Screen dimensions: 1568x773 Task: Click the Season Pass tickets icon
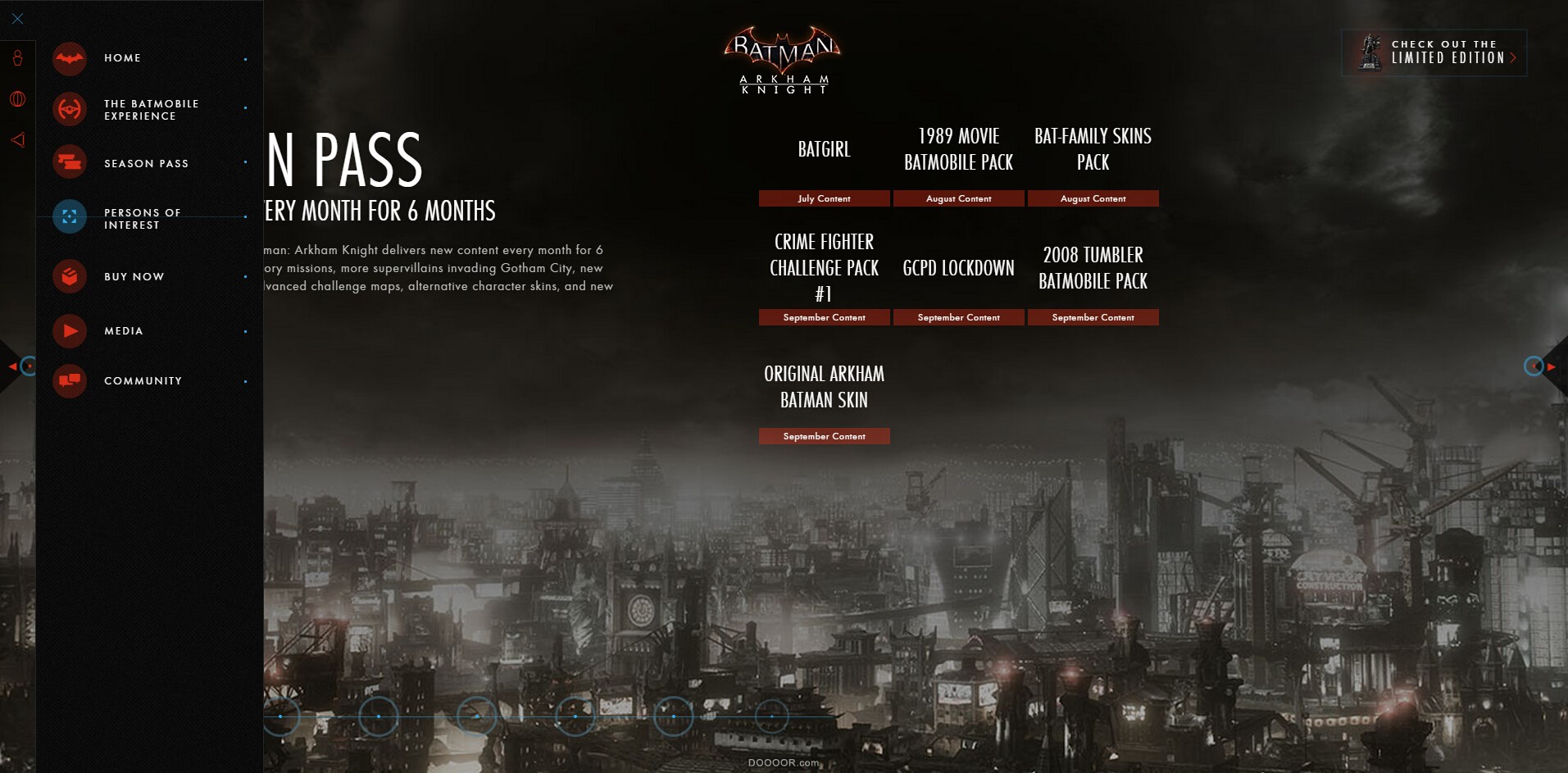tap(70, 161)
